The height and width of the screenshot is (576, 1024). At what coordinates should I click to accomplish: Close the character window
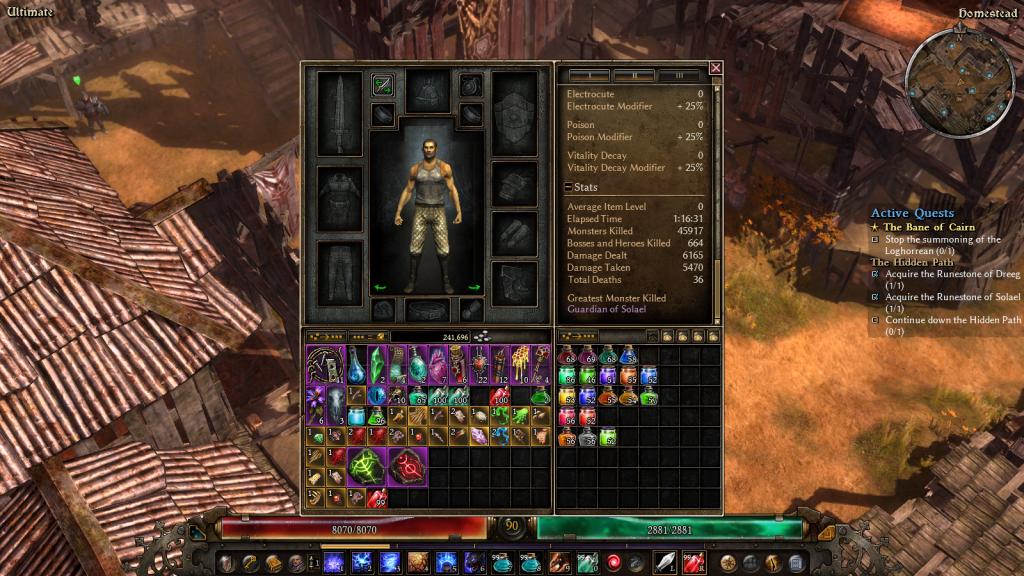[715, 68]
